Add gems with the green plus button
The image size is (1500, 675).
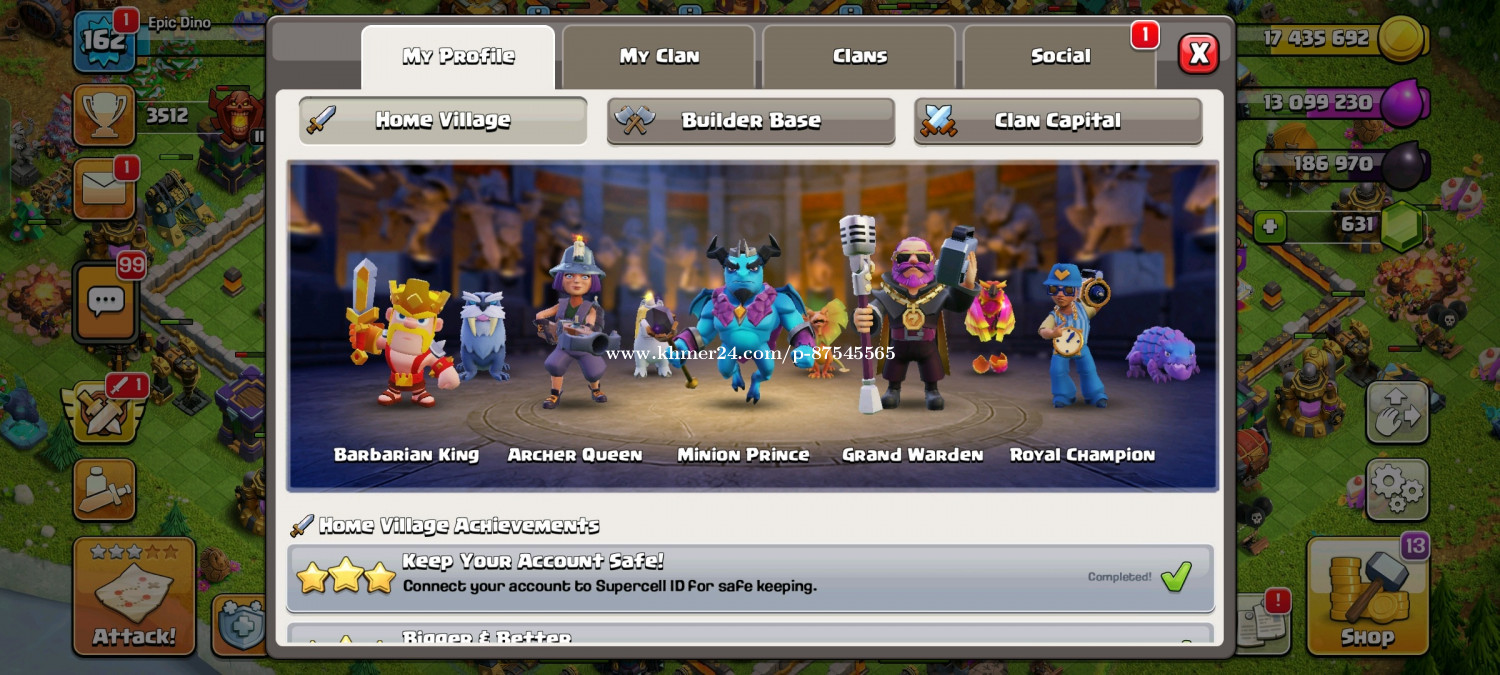1270,226
